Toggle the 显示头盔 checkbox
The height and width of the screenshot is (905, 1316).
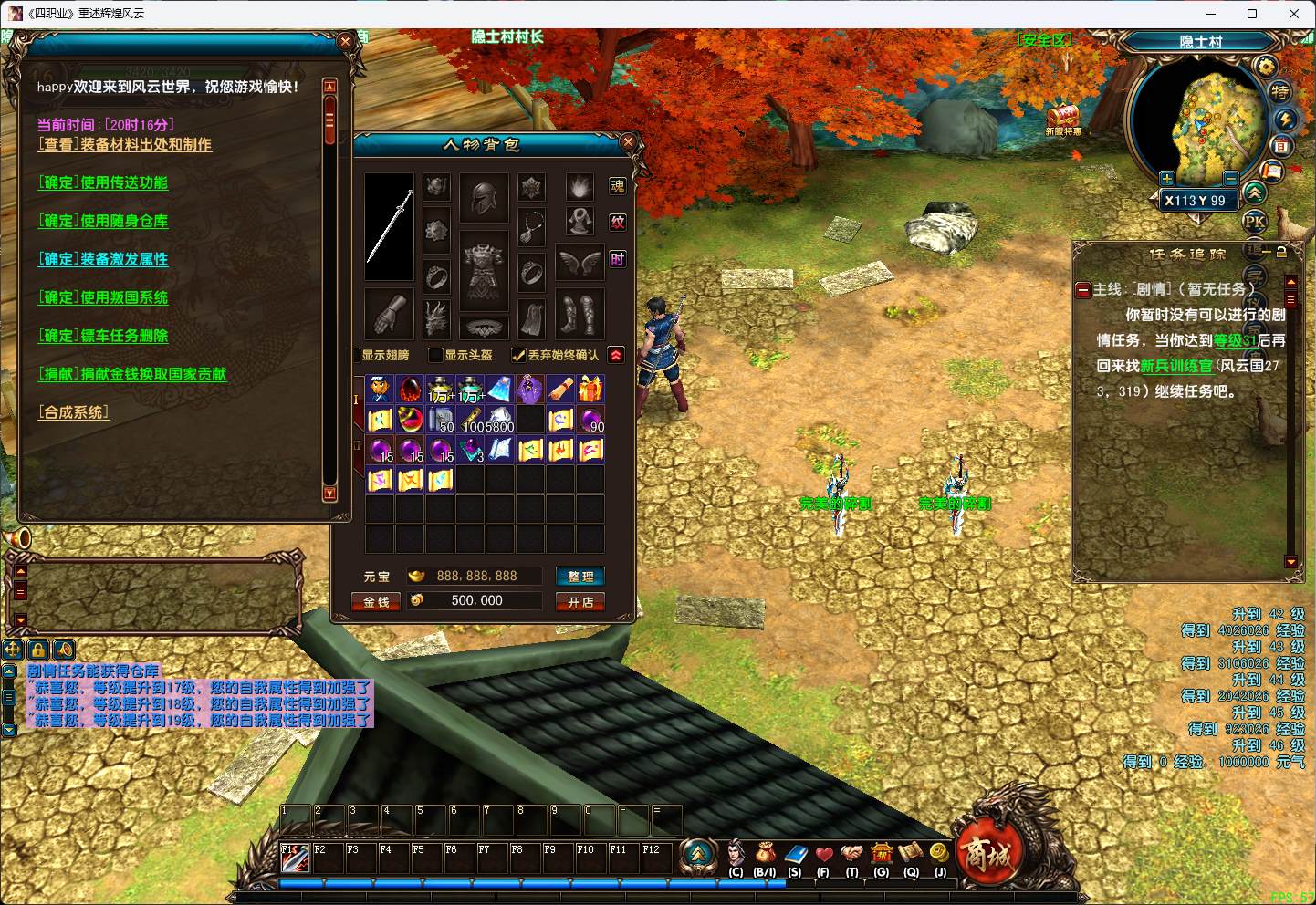click(436, 355)
